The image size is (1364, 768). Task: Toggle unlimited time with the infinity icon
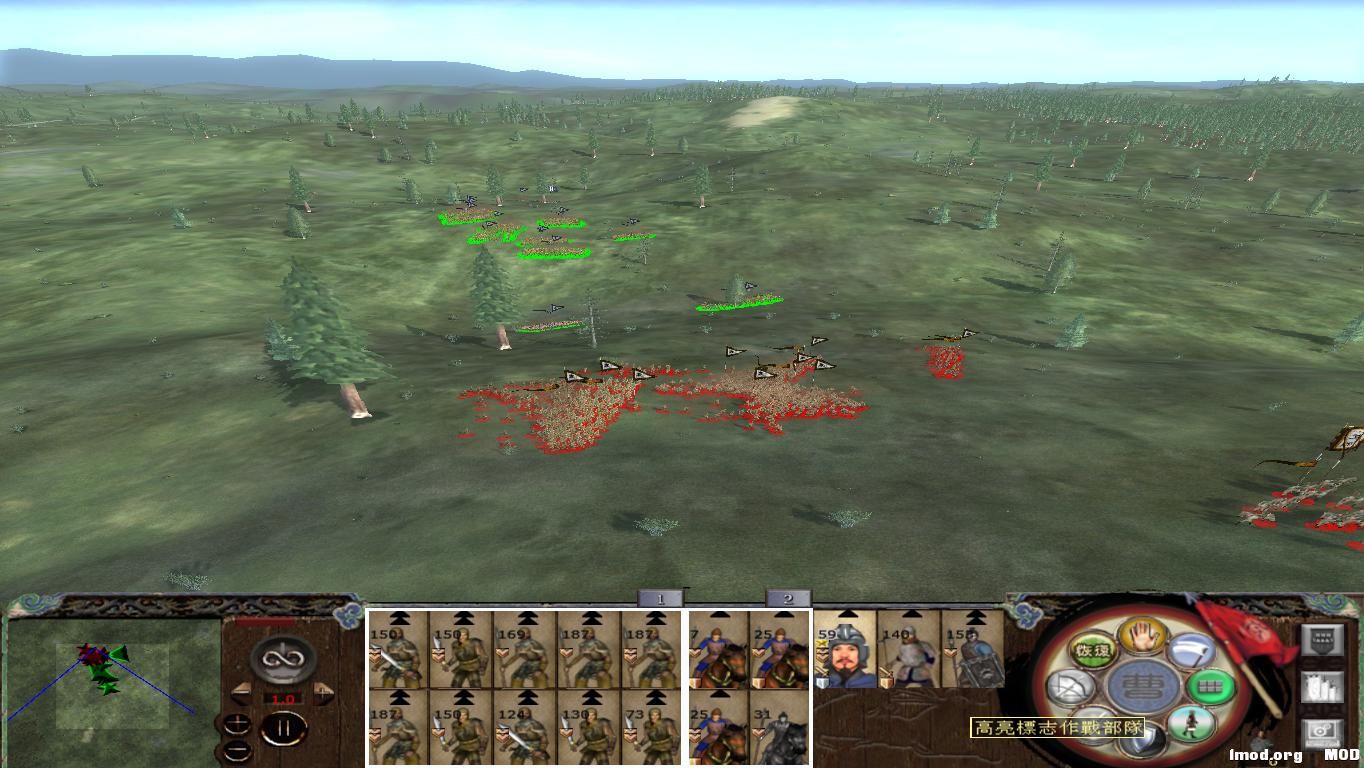[x=282, y=657]
